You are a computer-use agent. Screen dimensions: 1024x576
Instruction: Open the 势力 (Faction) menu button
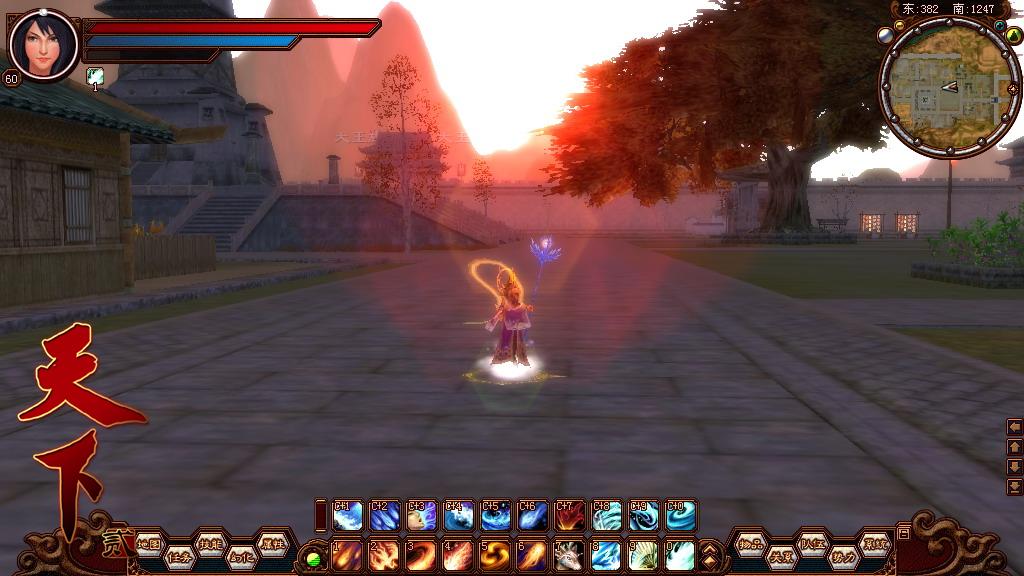pos(843,557)
